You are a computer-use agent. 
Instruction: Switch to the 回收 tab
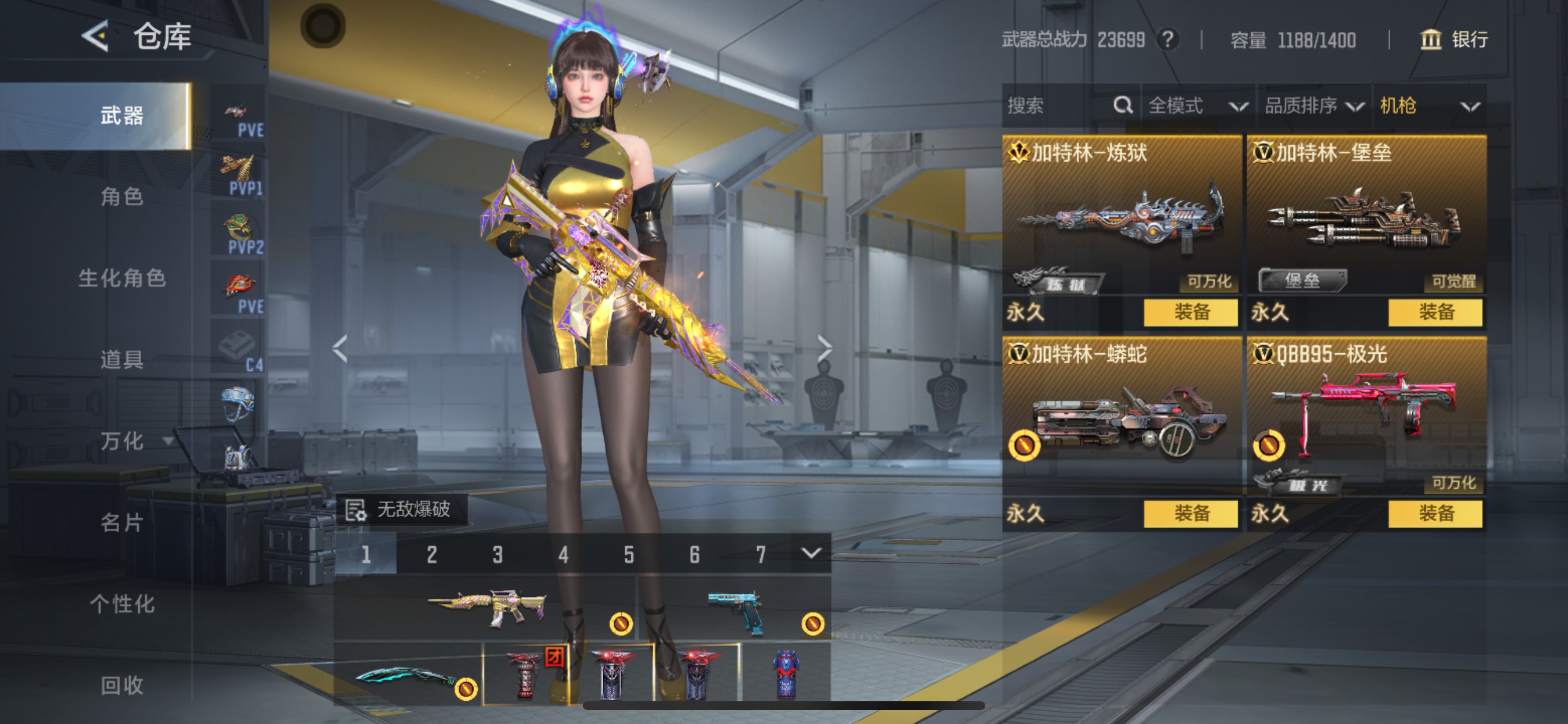pyautogui.click(x=122, y=685)
